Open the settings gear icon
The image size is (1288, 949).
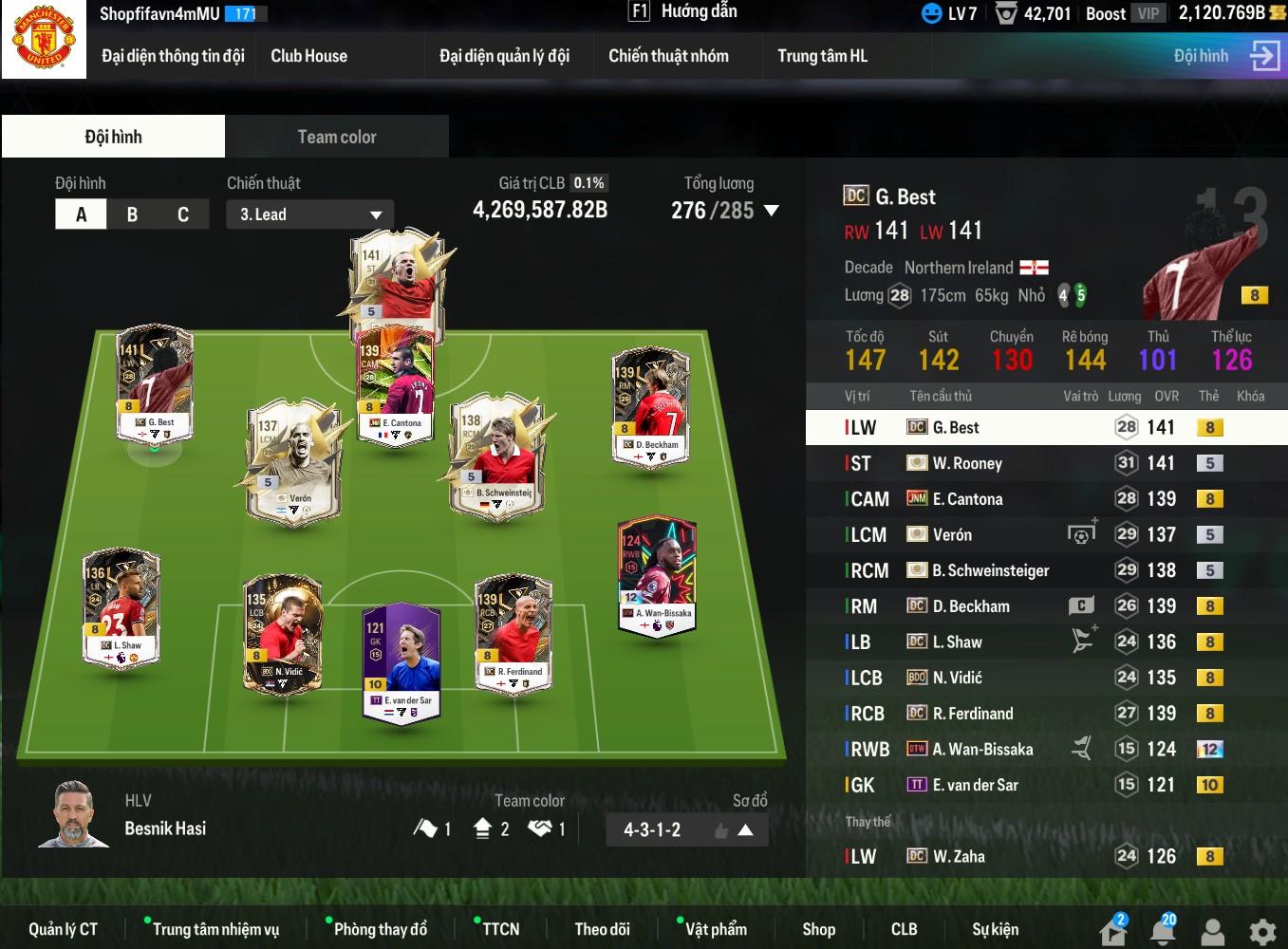[x=1261, y=931]
